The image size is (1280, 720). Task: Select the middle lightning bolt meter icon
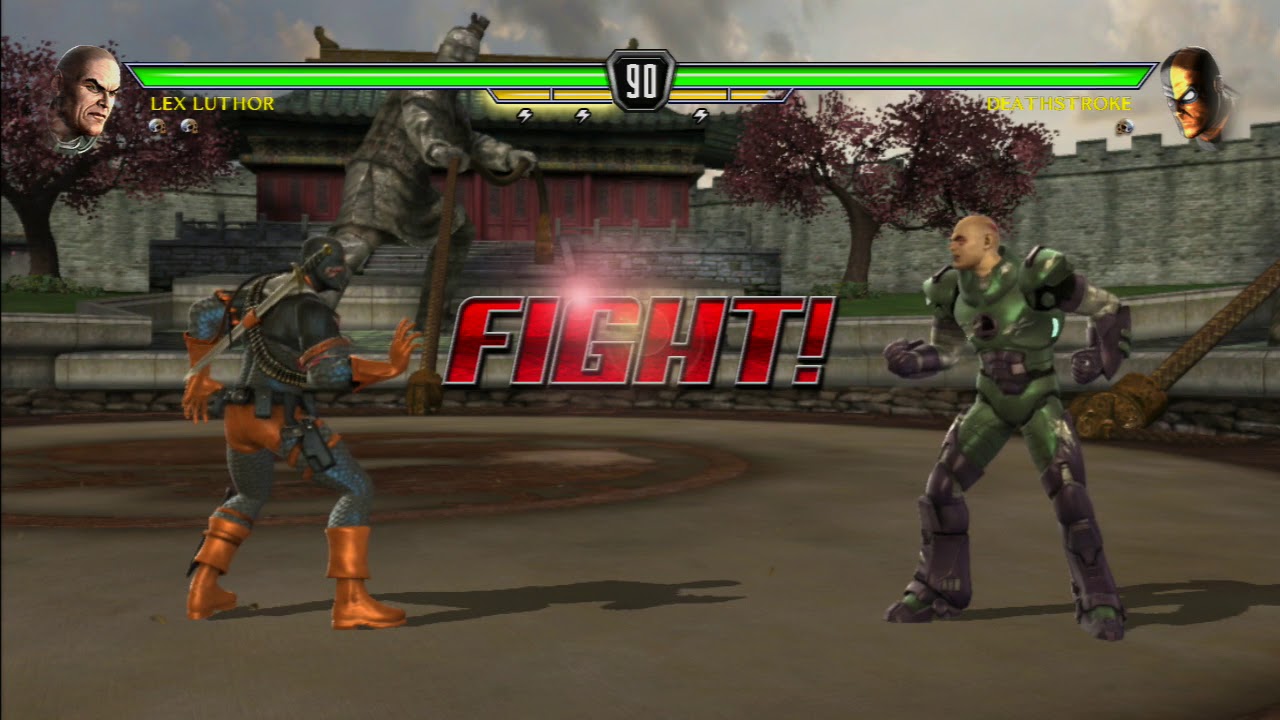[x=582, y=116]
